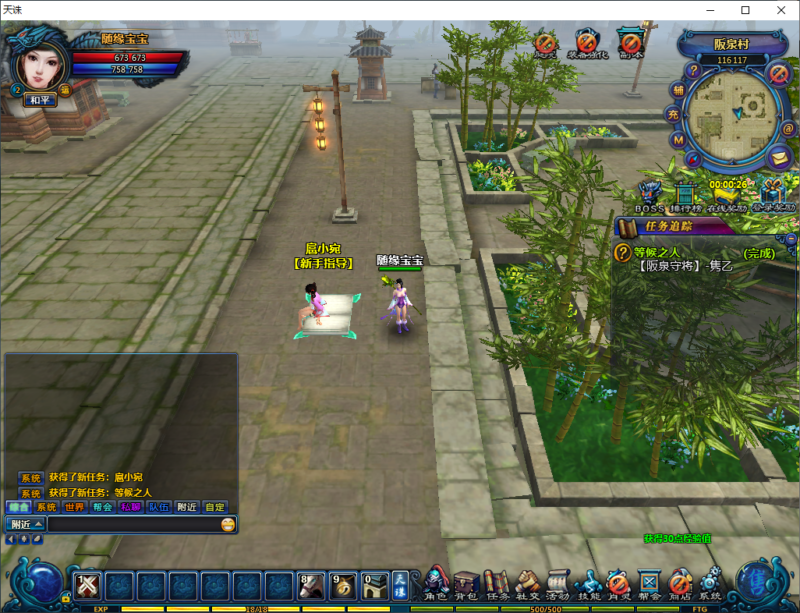The width and height of the screenshot is (800, 613).
Task: Open the smiley emoji picker
Action: tap(229, 524)
